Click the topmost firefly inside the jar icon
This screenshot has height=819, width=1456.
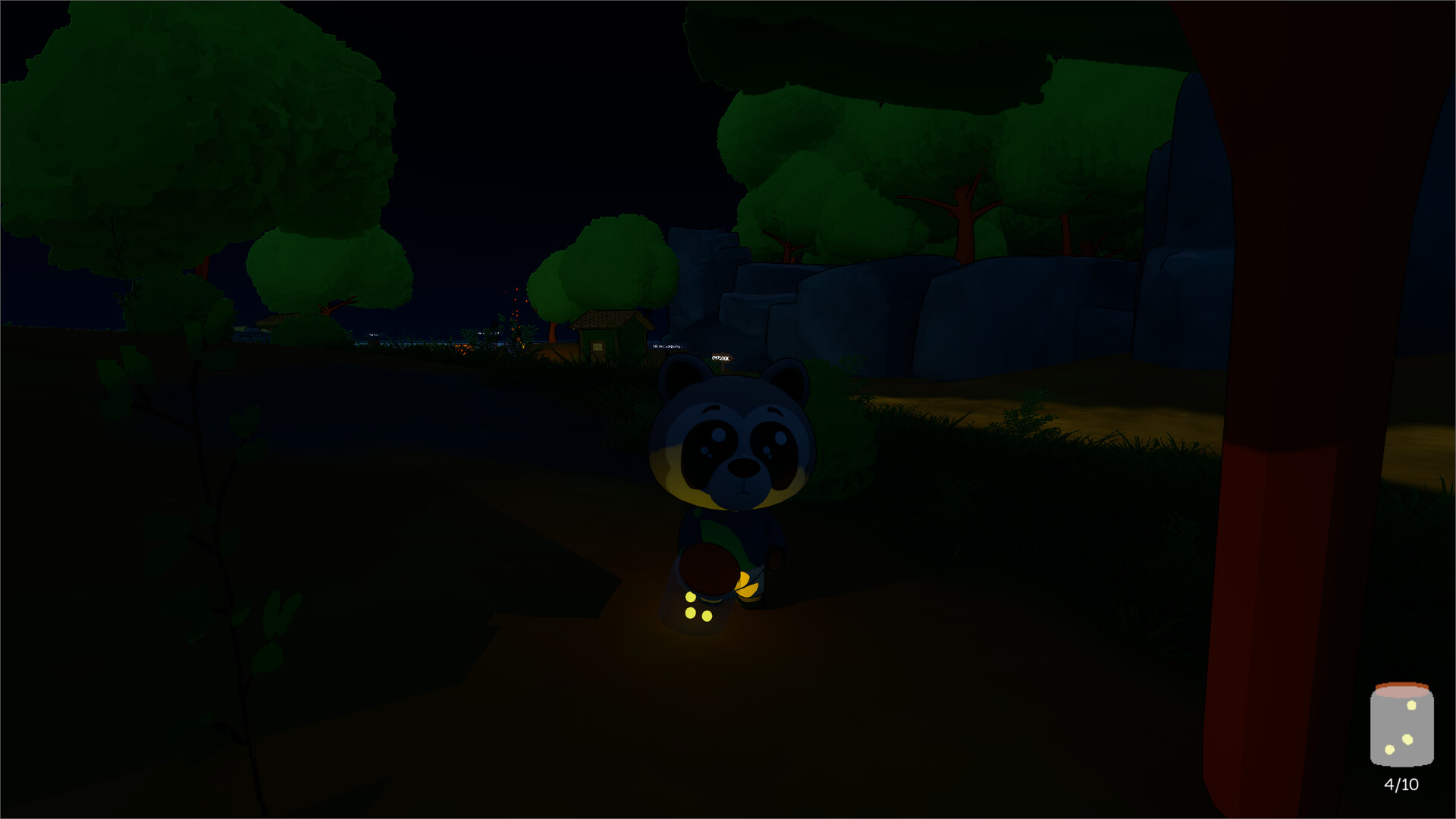(x=1412, y=704)
